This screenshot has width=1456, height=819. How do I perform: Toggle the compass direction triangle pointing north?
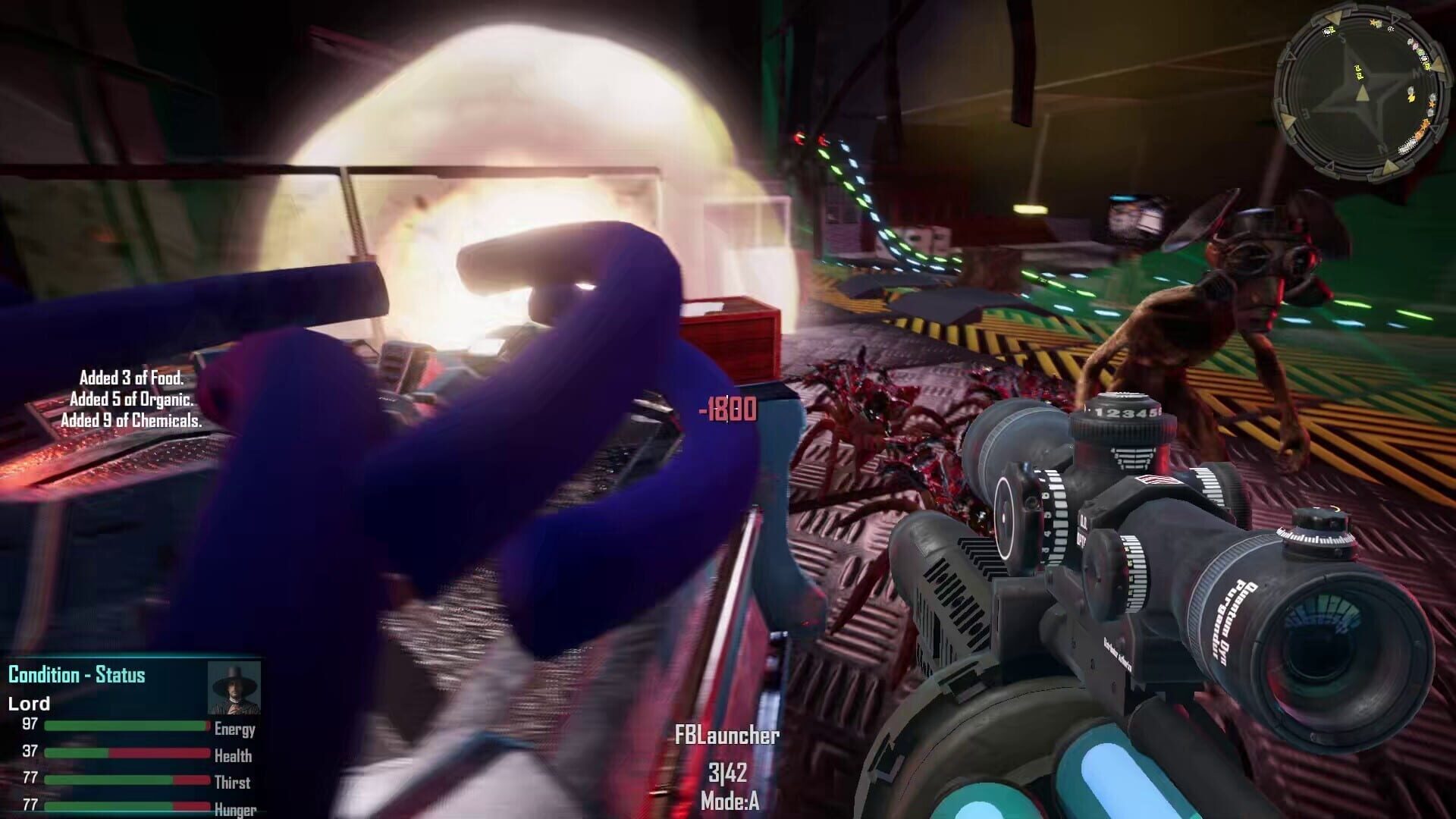(1438, 63)
